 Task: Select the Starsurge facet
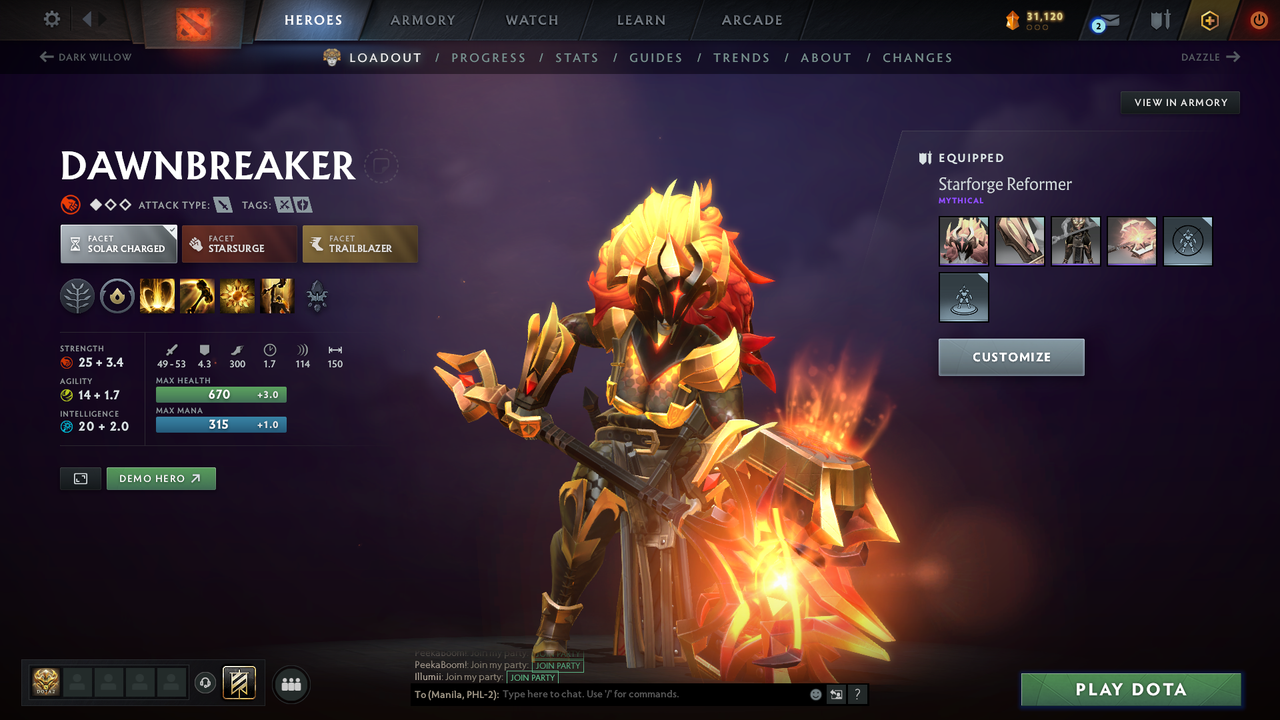click(x=239, y=243)
